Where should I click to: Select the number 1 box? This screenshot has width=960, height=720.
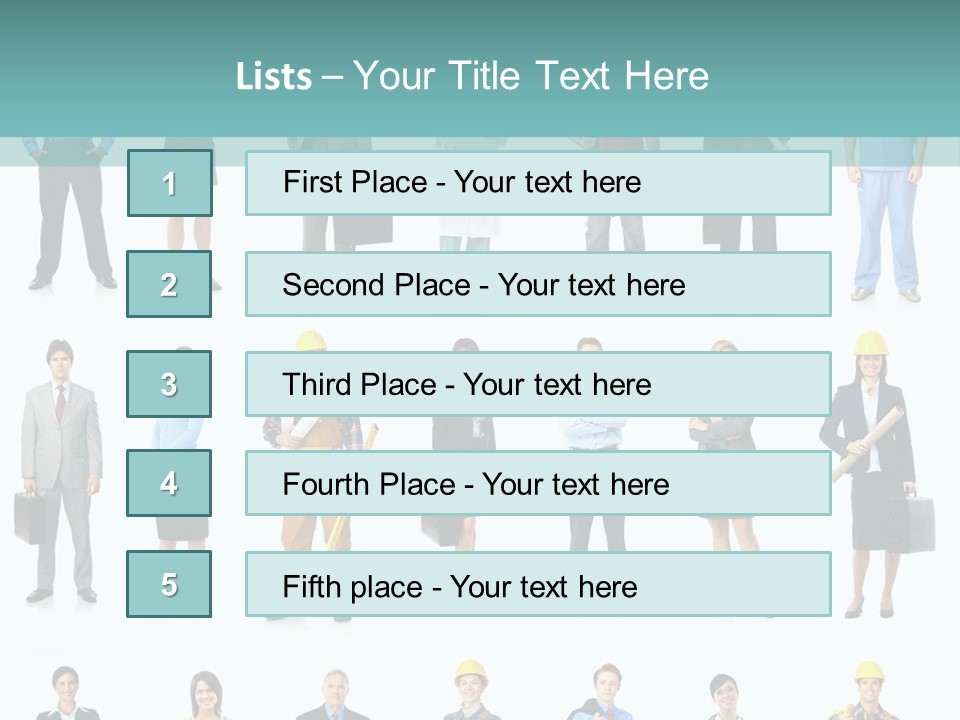170,183
